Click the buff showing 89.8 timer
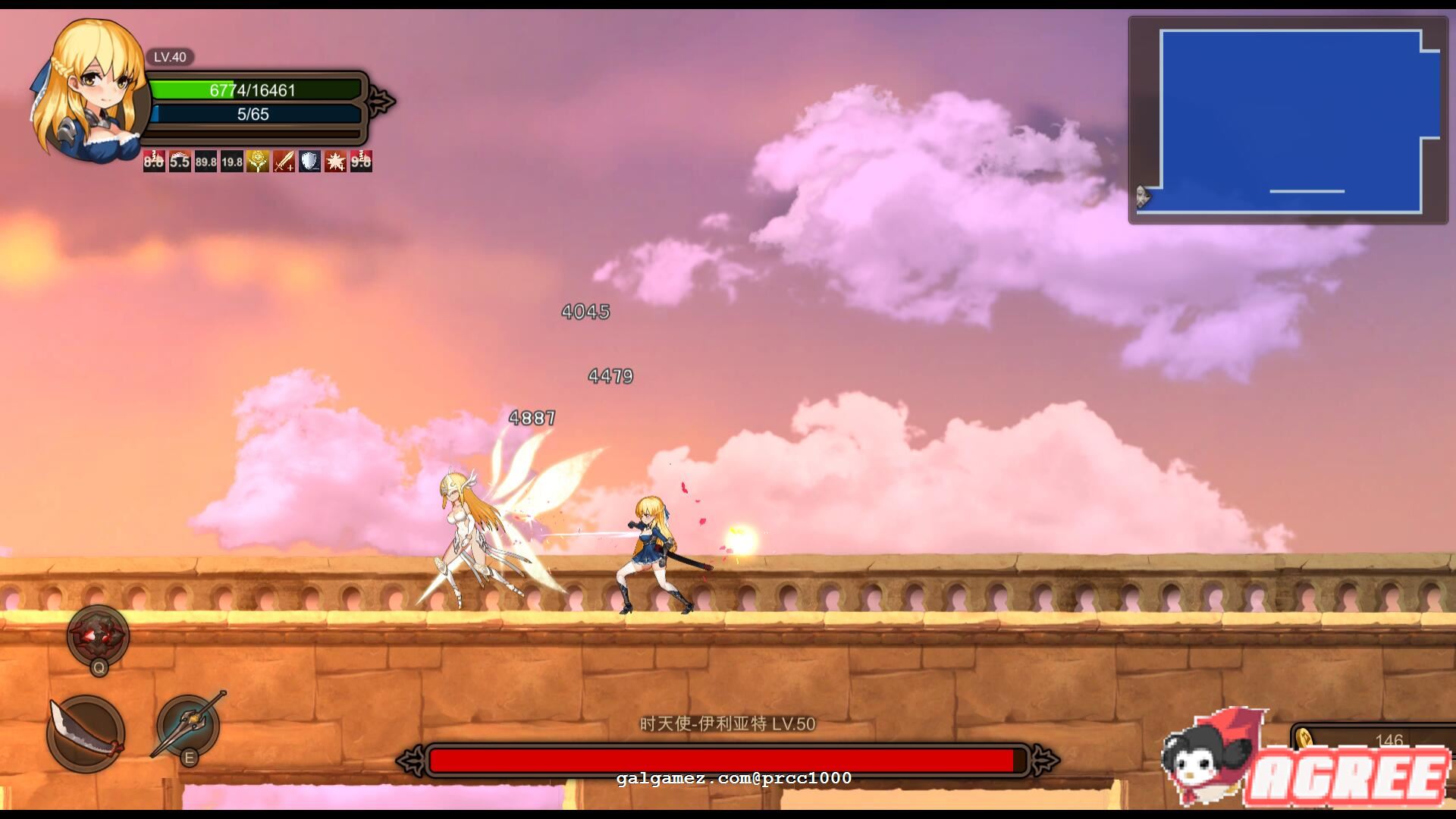The image size is (1456, 819). coord(206,162)
